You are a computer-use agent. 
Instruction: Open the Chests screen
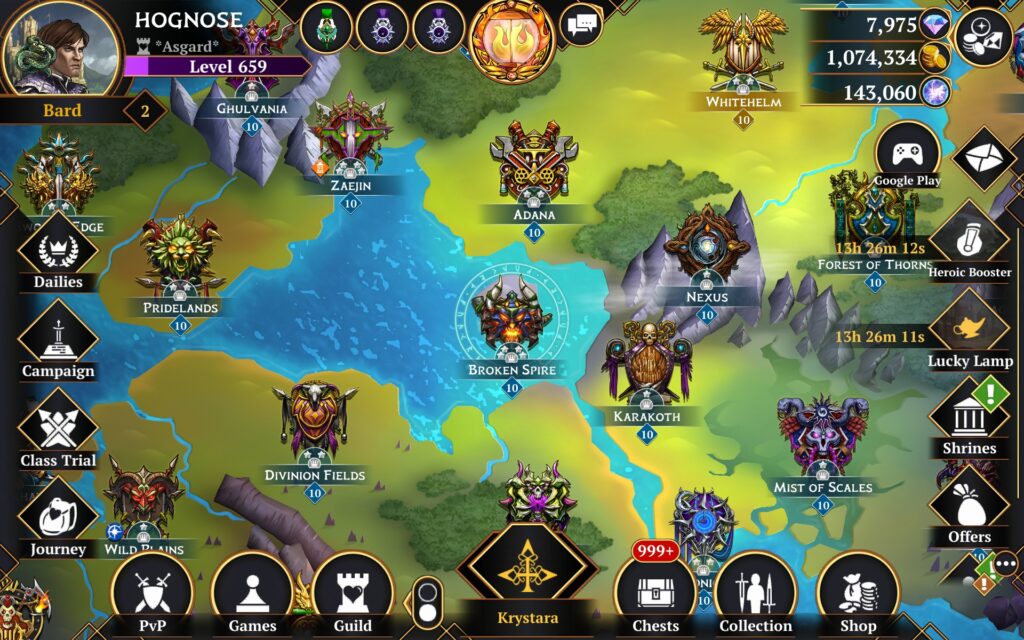(x=655, y=592)
